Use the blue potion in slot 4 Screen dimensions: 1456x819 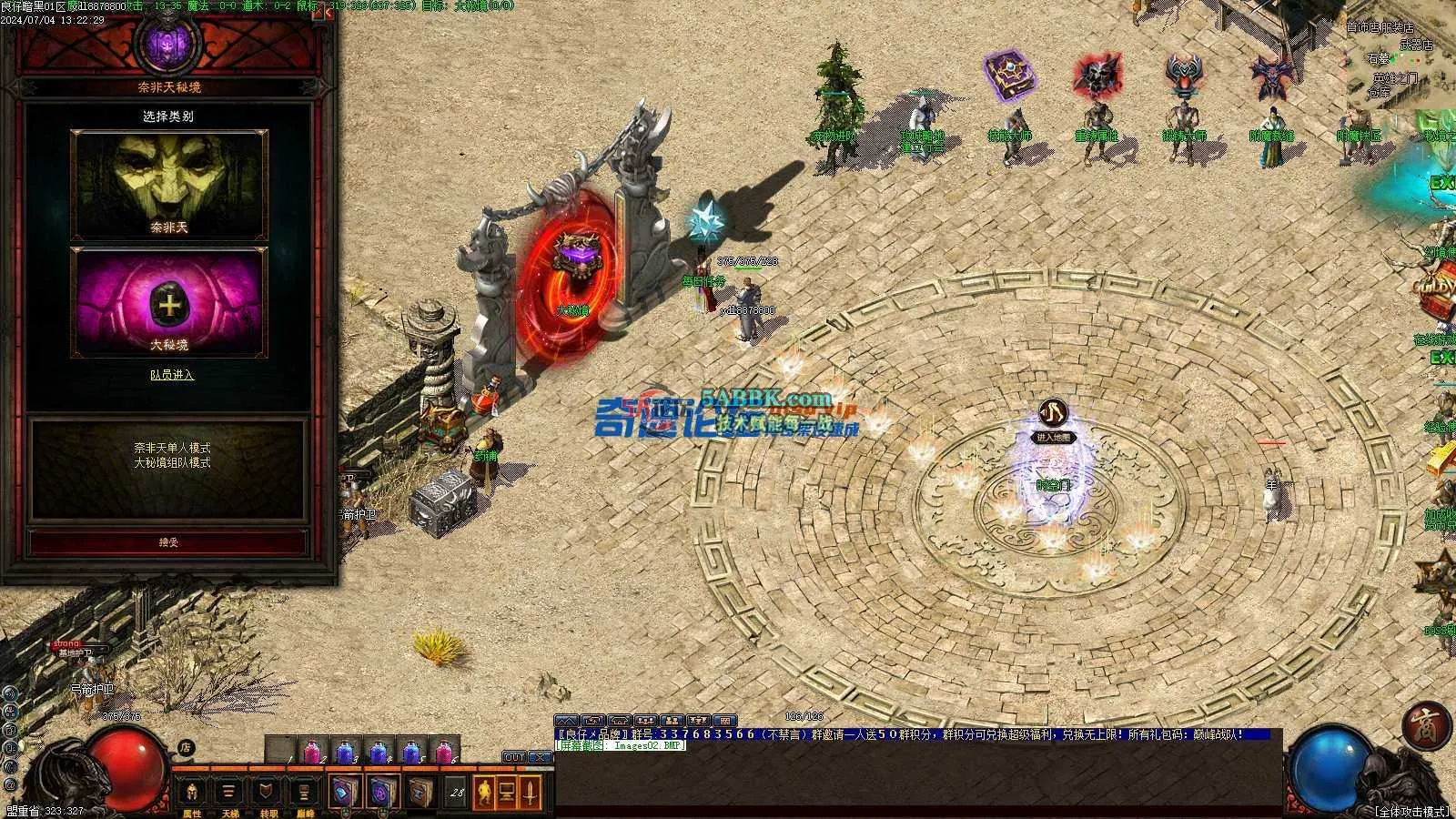pos(379,752)
